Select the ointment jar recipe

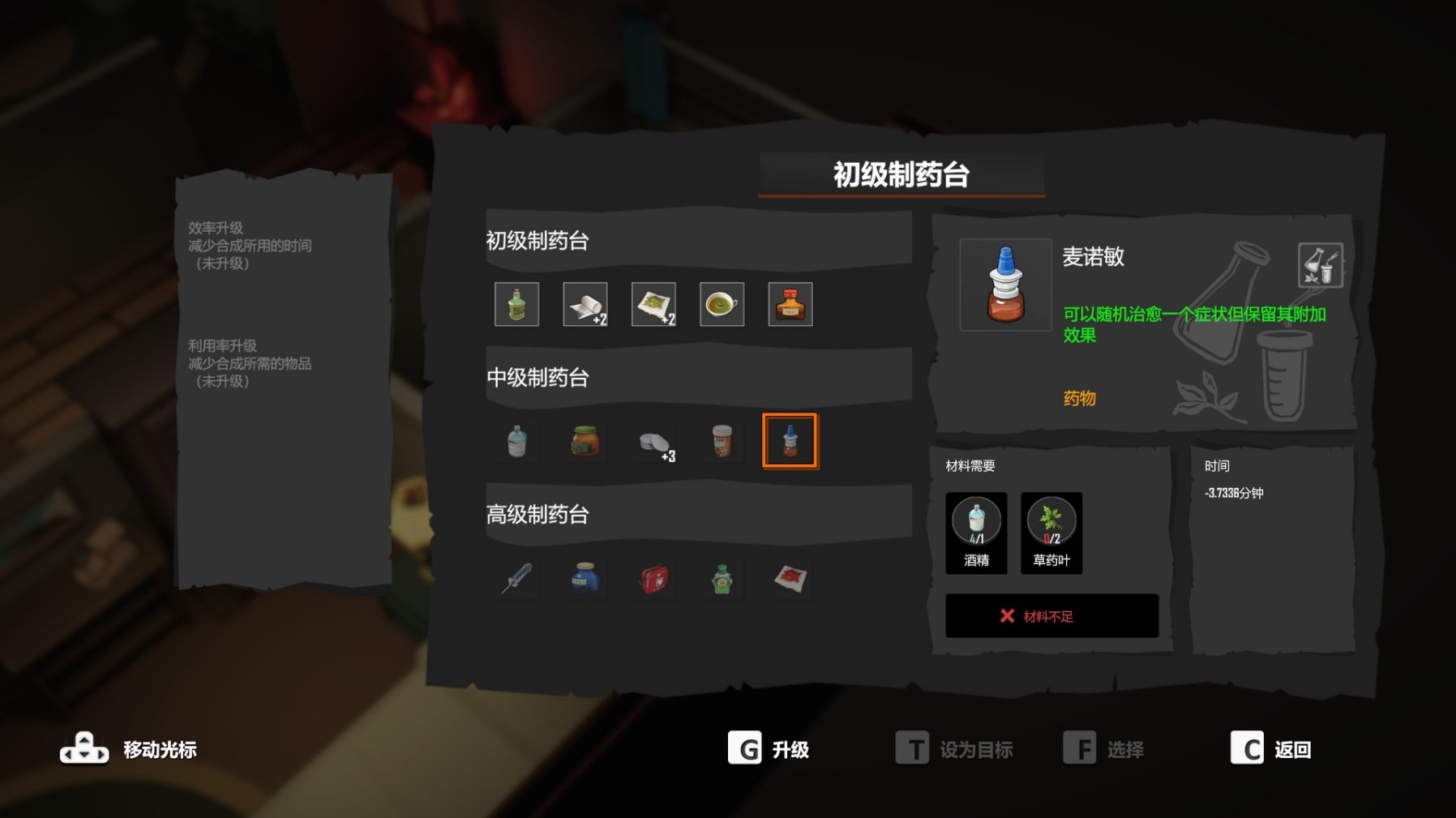(x=585, y=440)
